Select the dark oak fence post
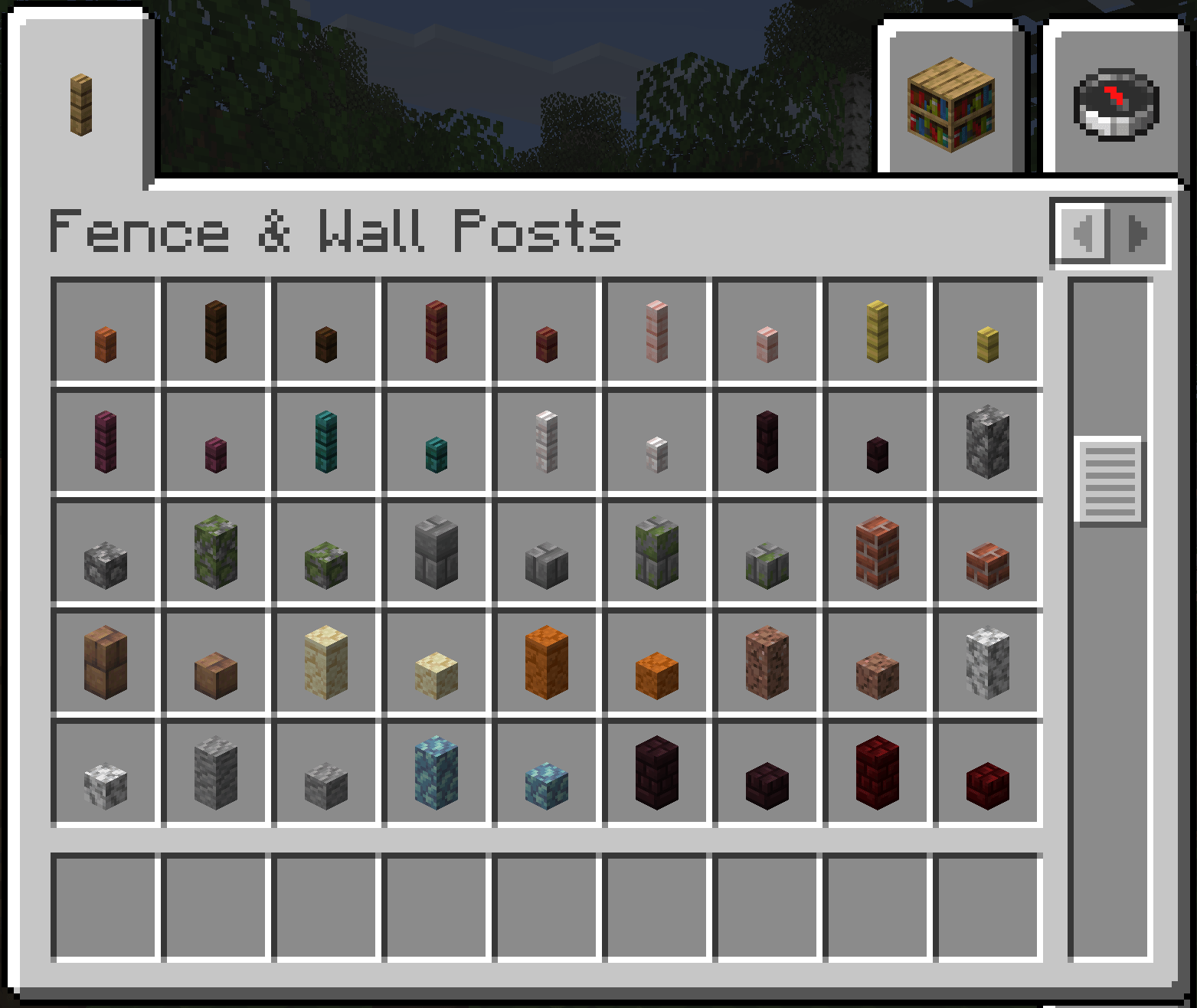 tap(217, 329)
